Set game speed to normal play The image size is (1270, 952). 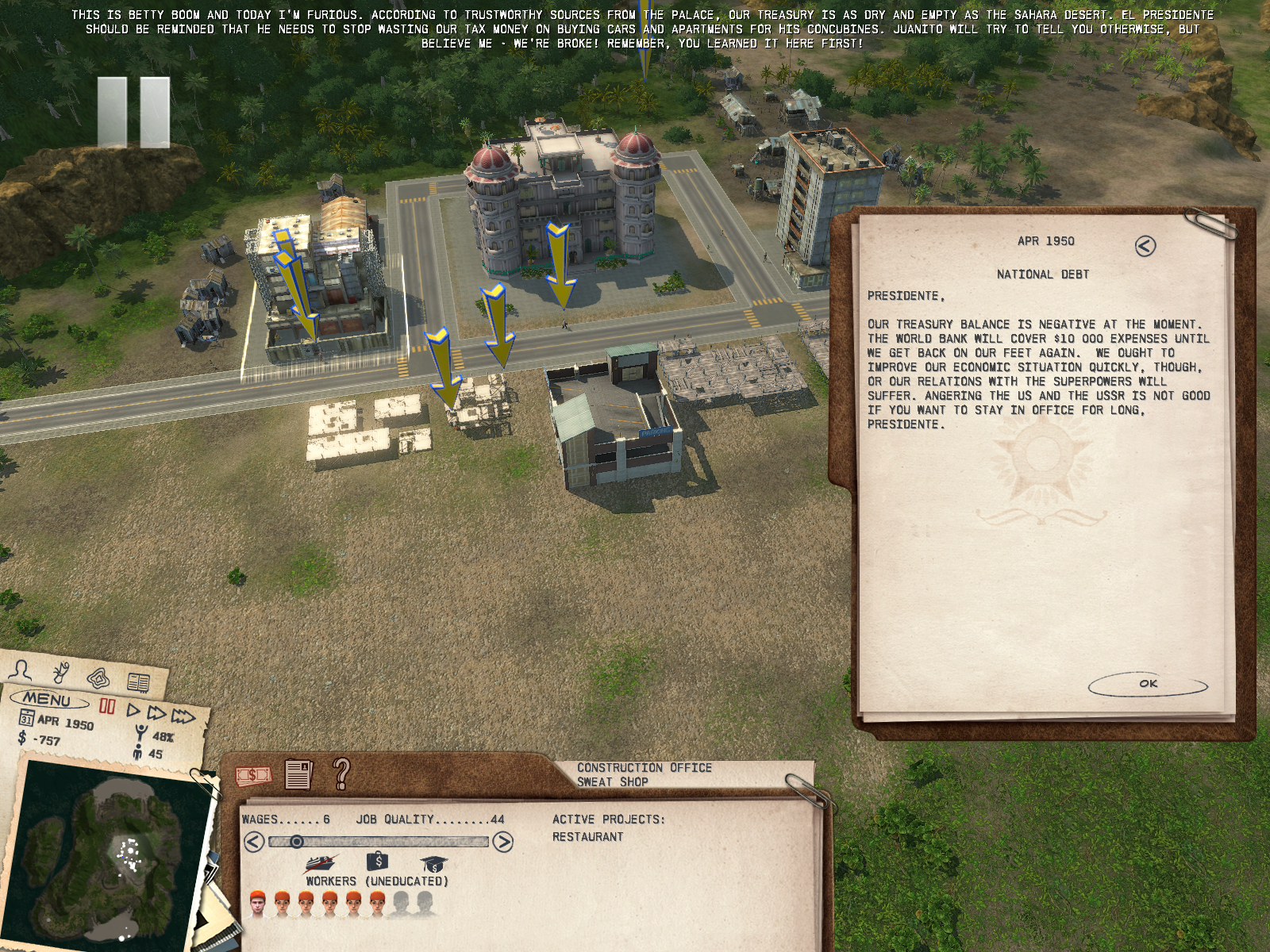(134, 712)
